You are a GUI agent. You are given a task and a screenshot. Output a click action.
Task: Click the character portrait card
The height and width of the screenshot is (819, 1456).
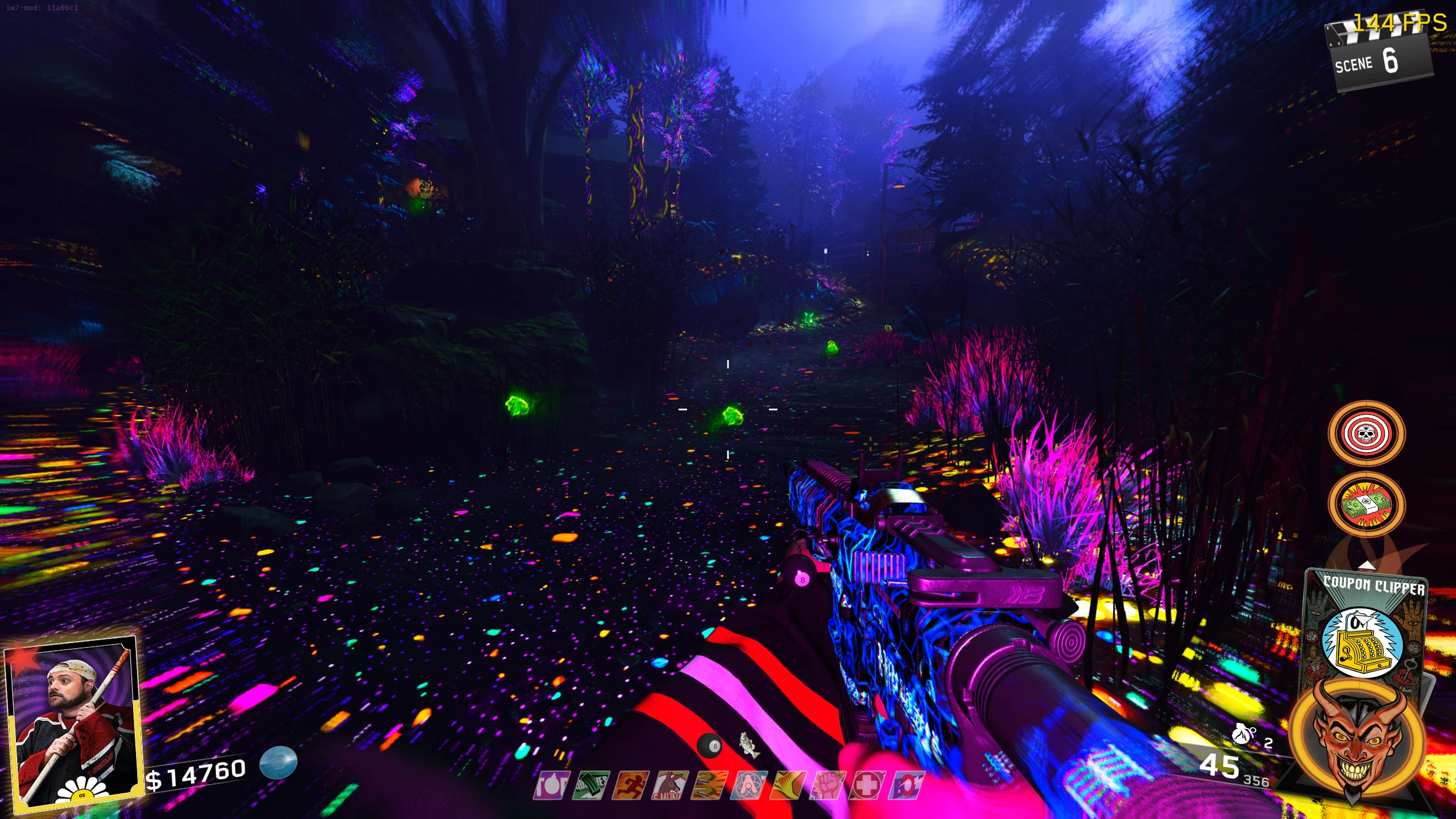tap(72, 722)
